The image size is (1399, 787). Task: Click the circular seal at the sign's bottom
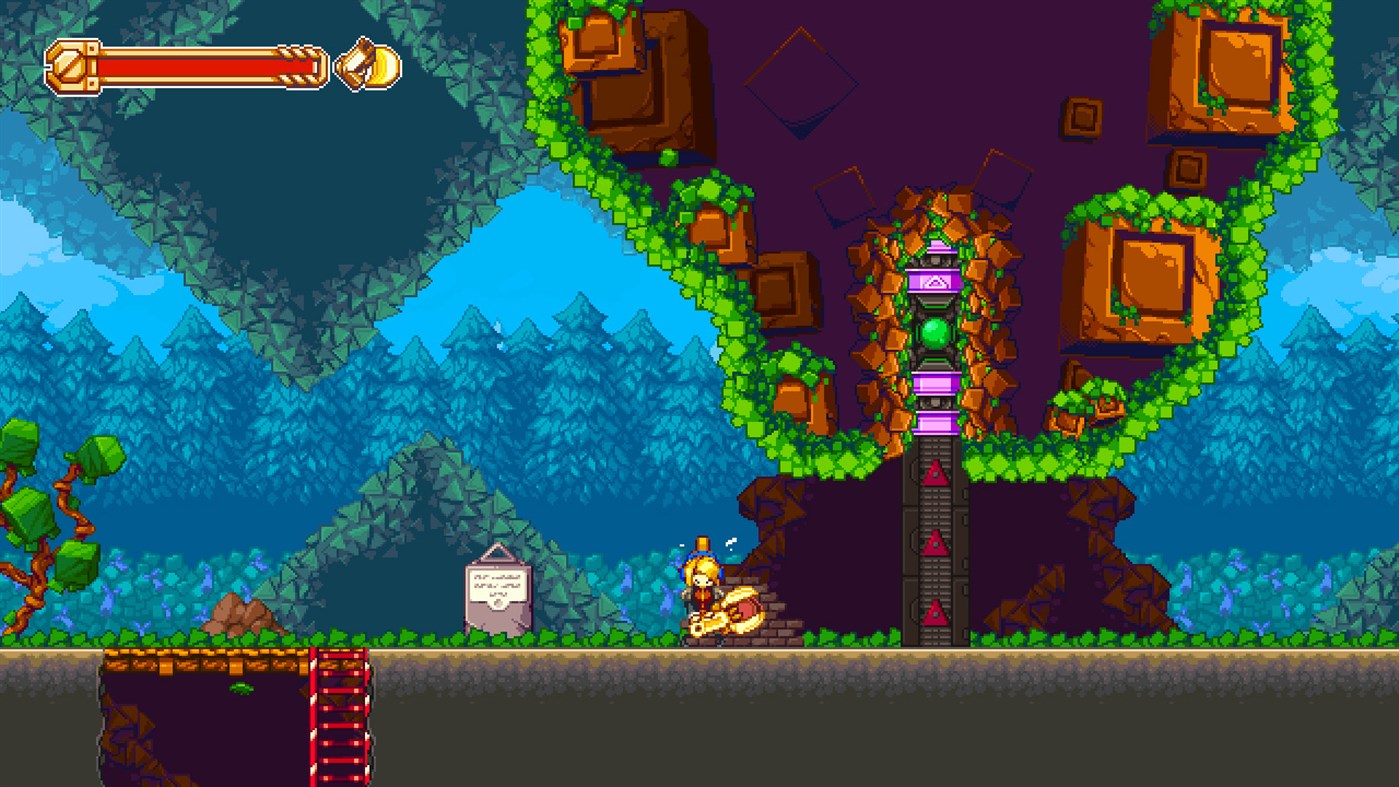pos(498,602)
